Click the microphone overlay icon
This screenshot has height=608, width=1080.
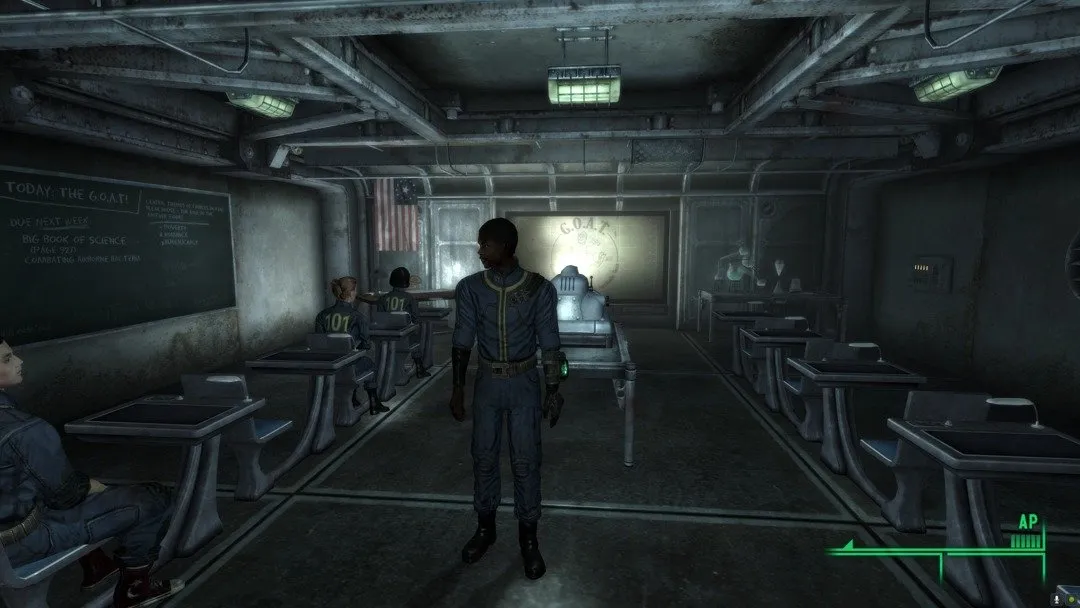coord(1057,600)
